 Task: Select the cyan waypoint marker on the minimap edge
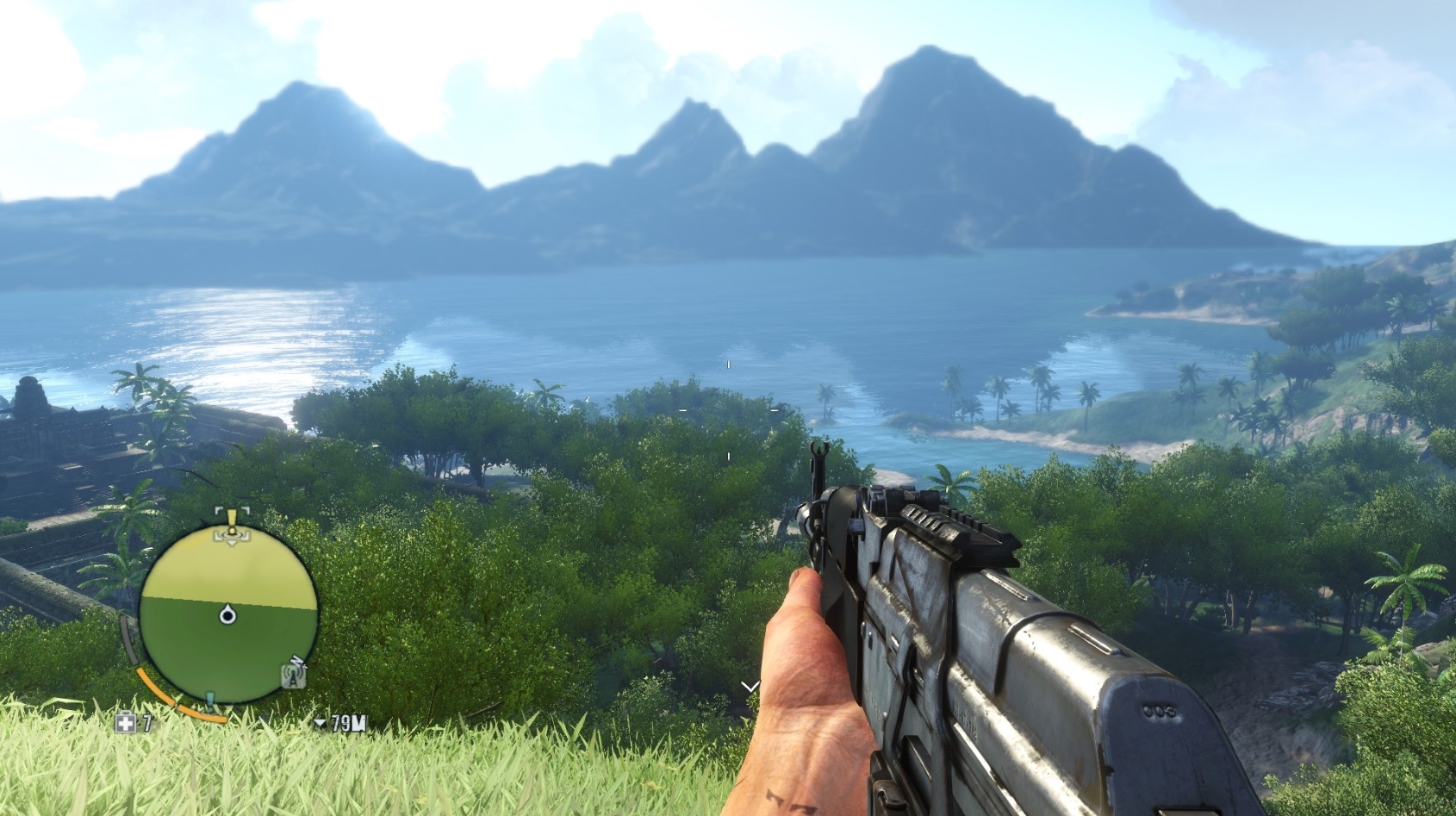209,696
